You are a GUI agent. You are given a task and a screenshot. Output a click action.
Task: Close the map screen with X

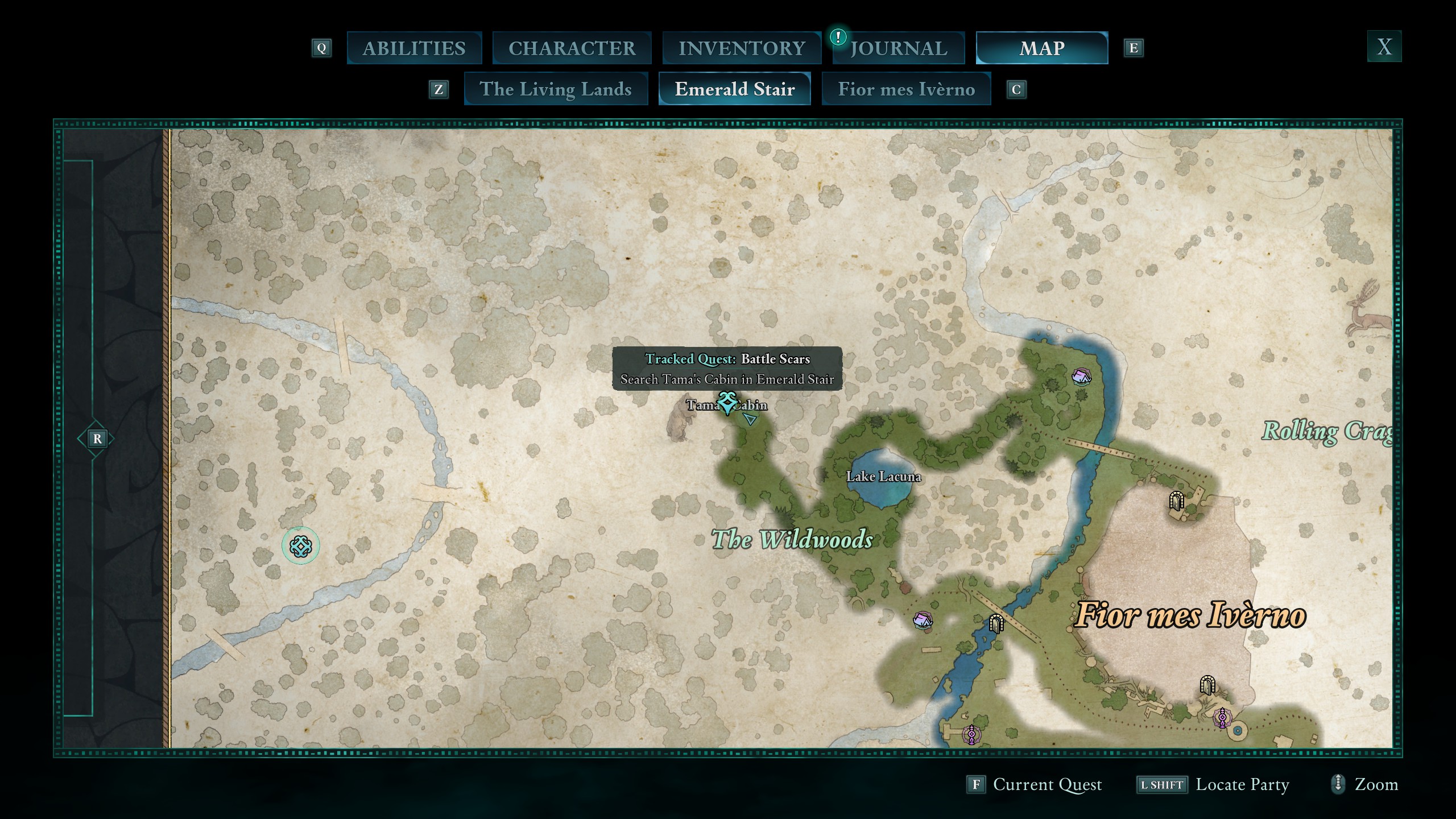click(1384, 47)
